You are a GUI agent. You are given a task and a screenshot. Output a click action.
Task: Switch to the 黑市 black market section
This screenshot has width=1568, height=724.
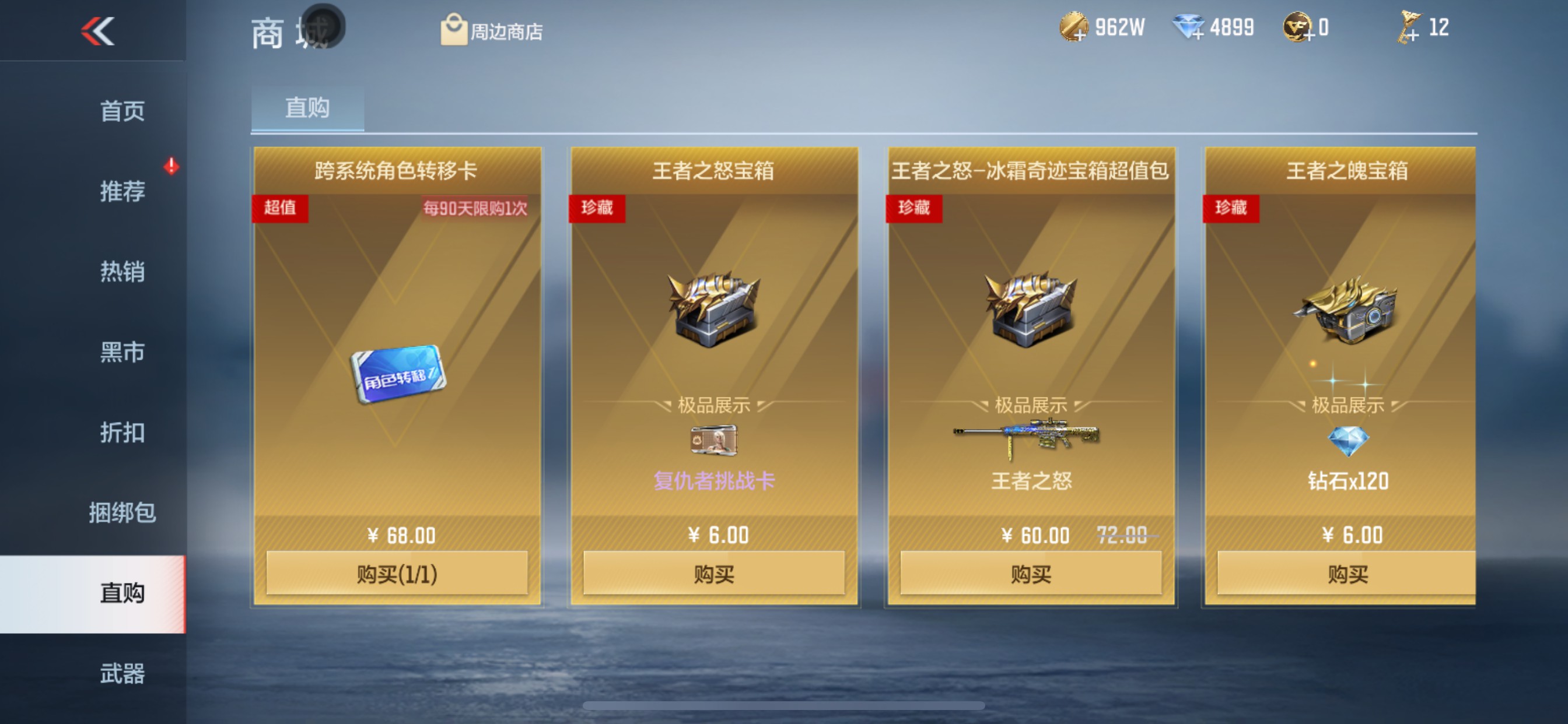pos(124,353)
